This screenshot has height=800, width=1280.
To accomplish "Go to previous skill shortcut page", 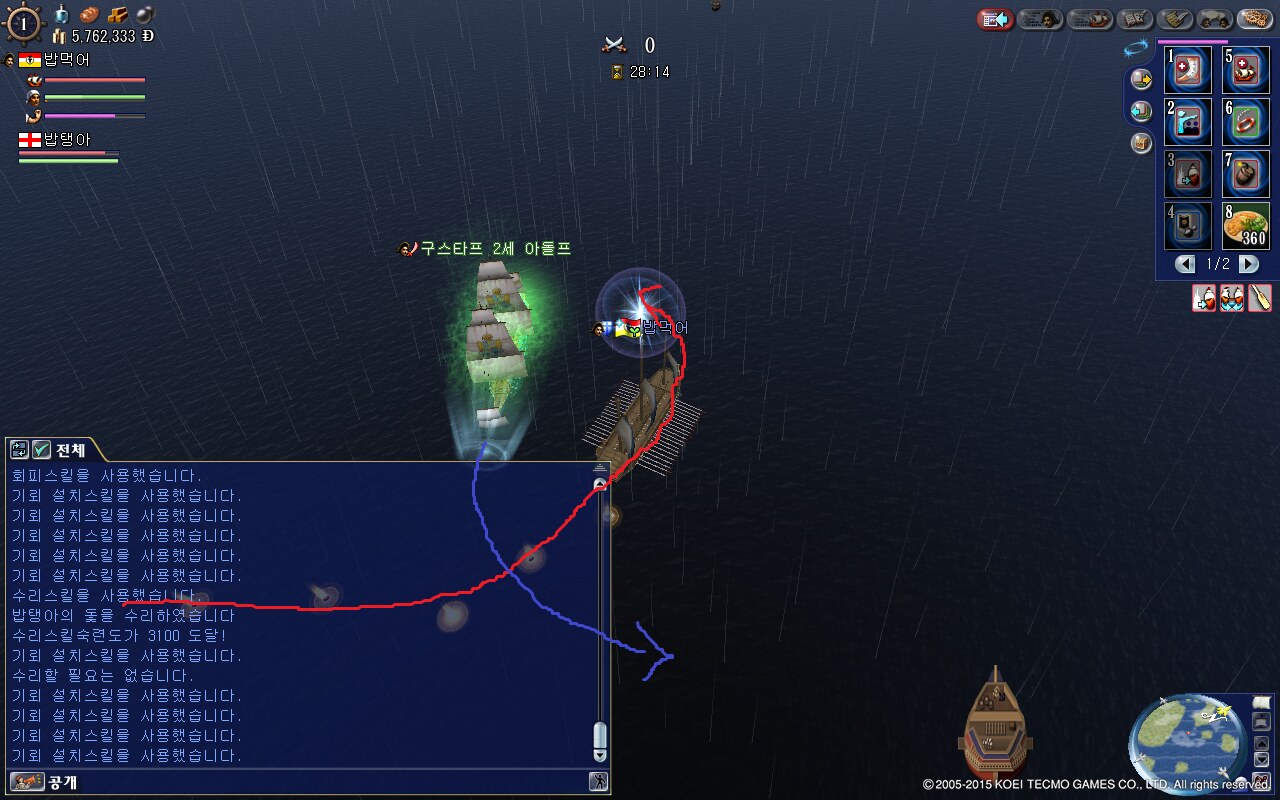I will (1186, 264).
